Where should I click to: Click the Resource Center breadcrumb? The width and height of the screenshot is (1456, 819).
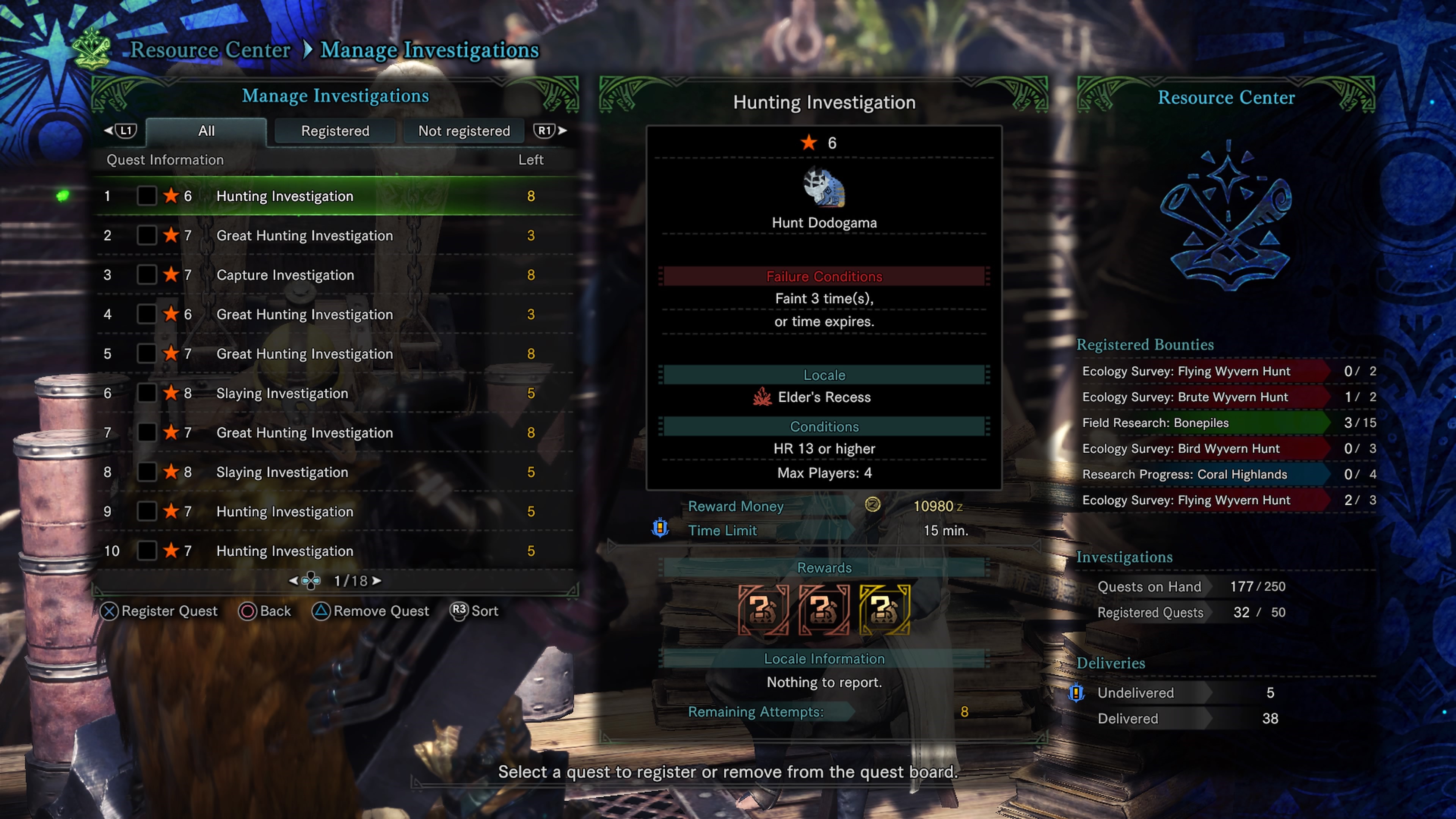click(x=210, y=50)
